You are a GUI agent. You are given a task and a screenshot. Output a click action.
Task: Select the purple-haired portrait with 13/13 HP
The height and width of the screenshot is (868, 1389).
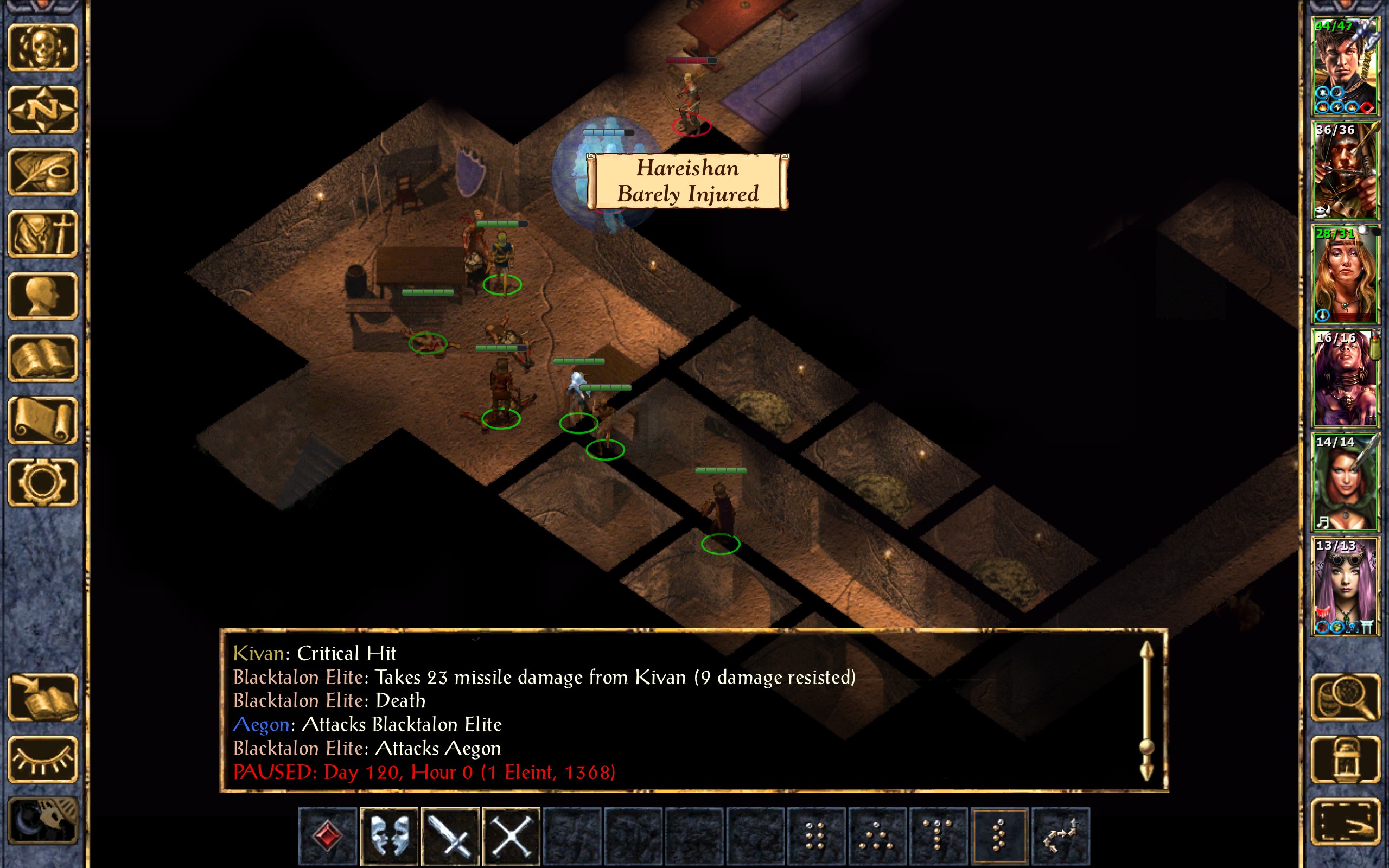coord(1345,586)
